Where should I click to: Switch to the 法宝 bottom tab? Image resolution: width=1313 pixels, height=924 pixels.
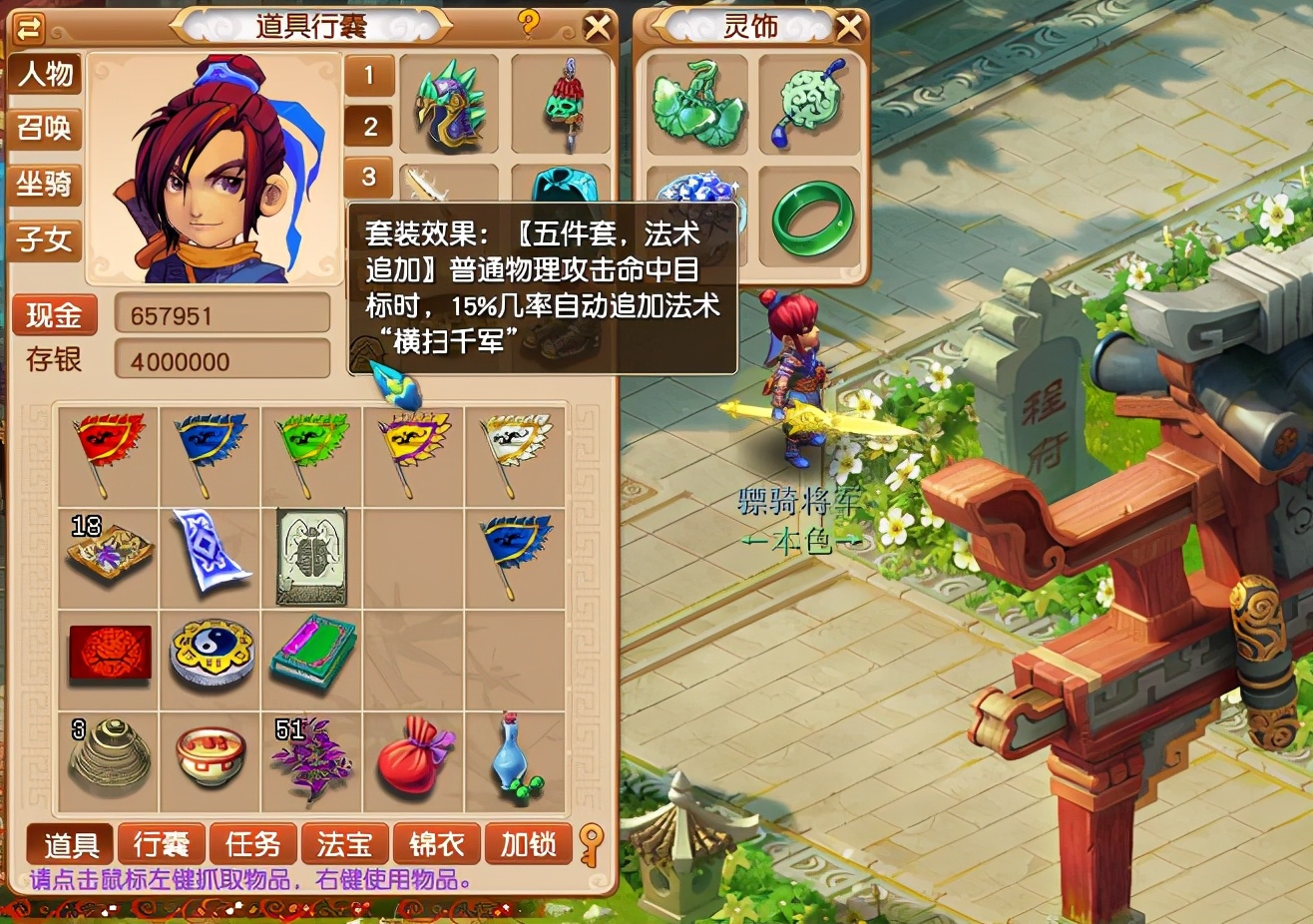coord(344,843)
